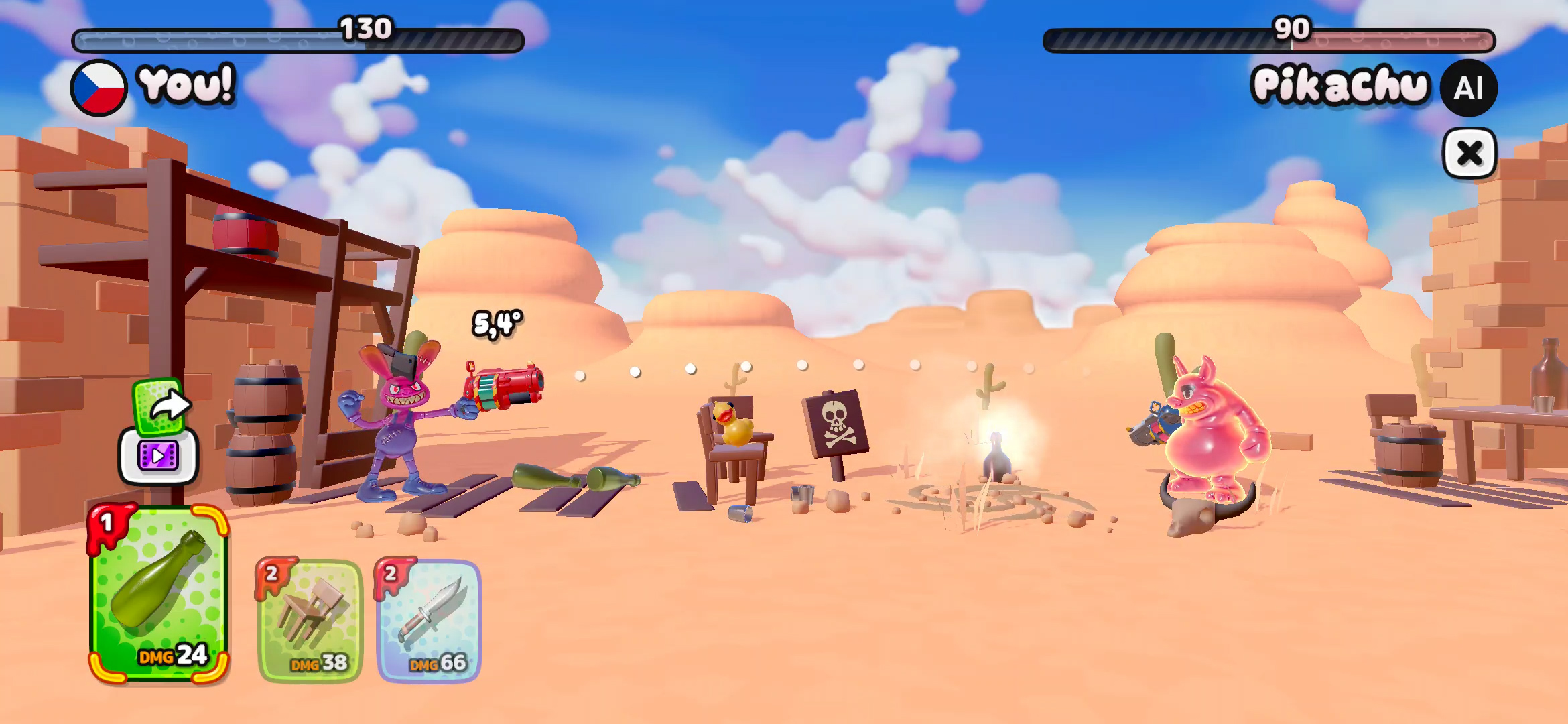Click the Czech flag player avatar

99,88
